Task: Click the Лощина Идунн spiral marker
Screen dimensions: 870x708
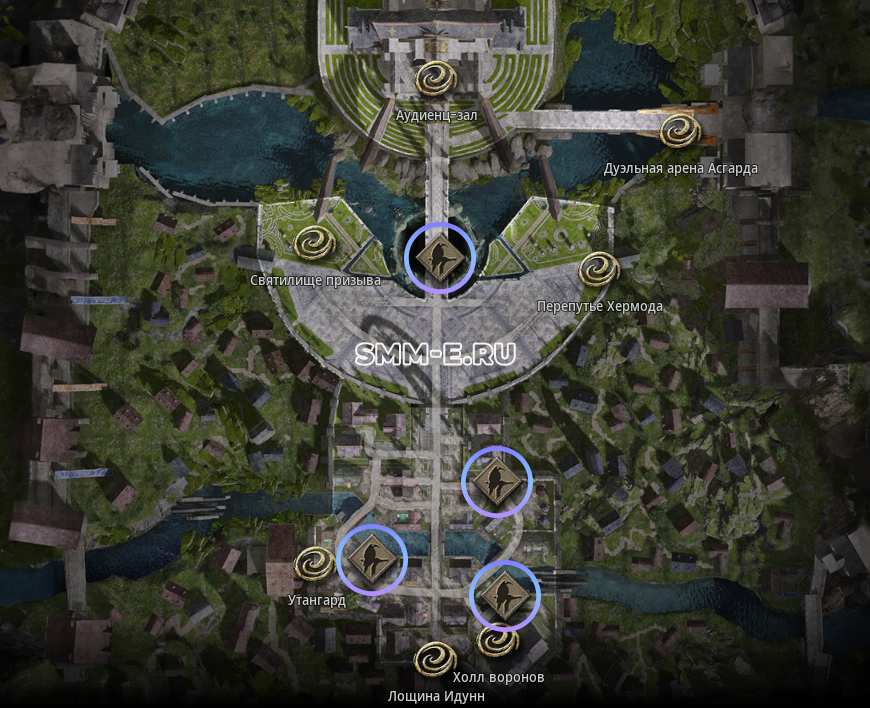Action: [434, 659]
